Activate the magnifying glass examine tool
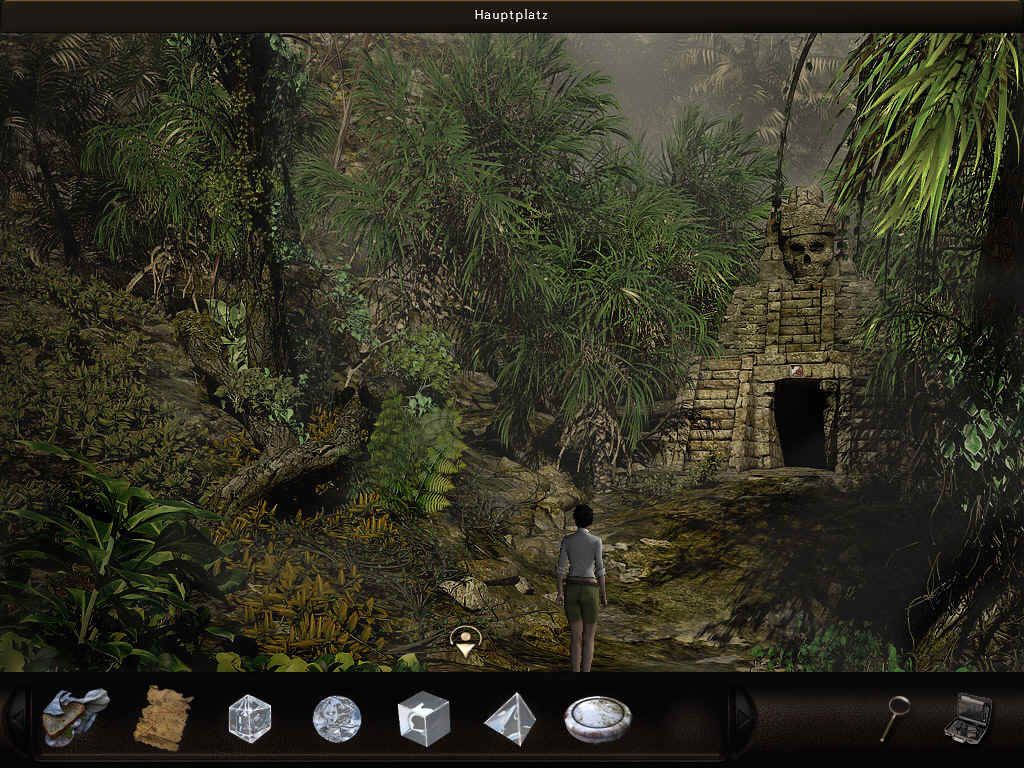 tap(895, 717)
